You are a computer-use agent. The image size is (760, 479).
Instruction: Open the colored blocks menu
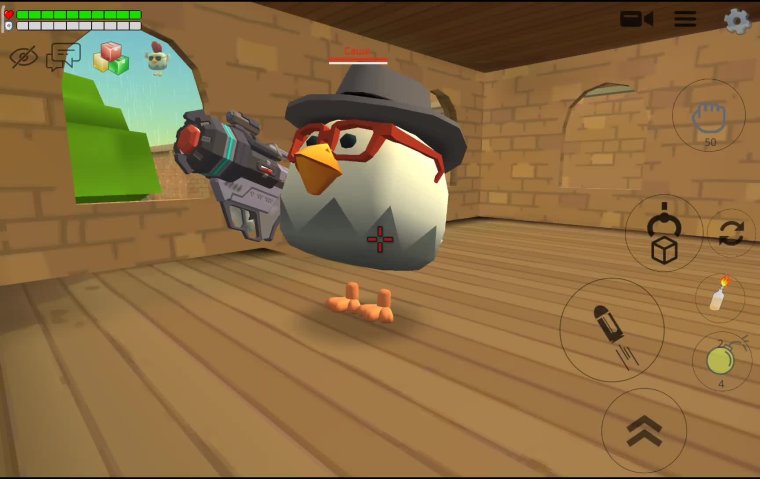click(x=111, y=58)
